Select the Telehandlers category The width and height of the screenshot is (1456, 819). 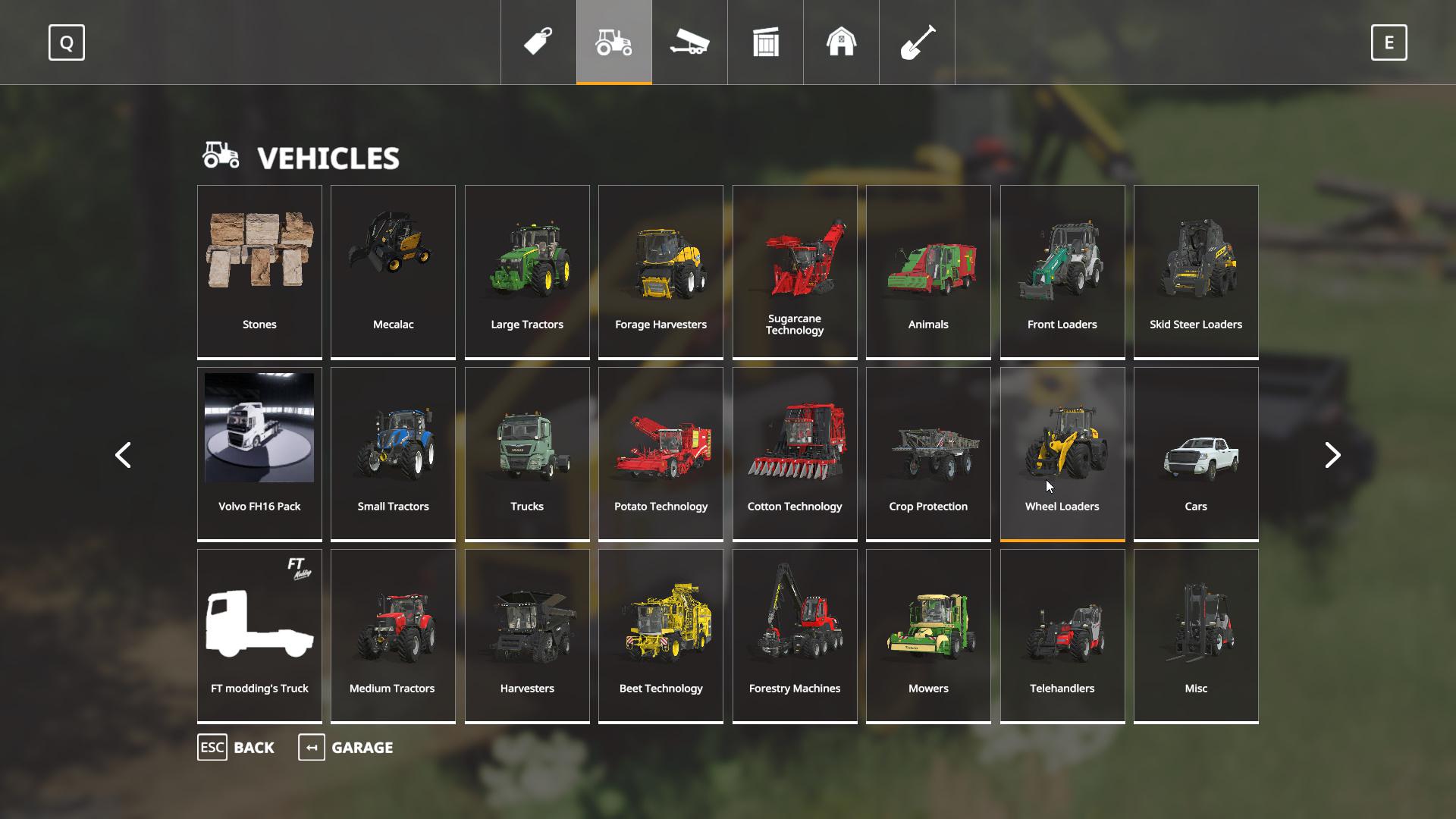tap(1062, 635)
